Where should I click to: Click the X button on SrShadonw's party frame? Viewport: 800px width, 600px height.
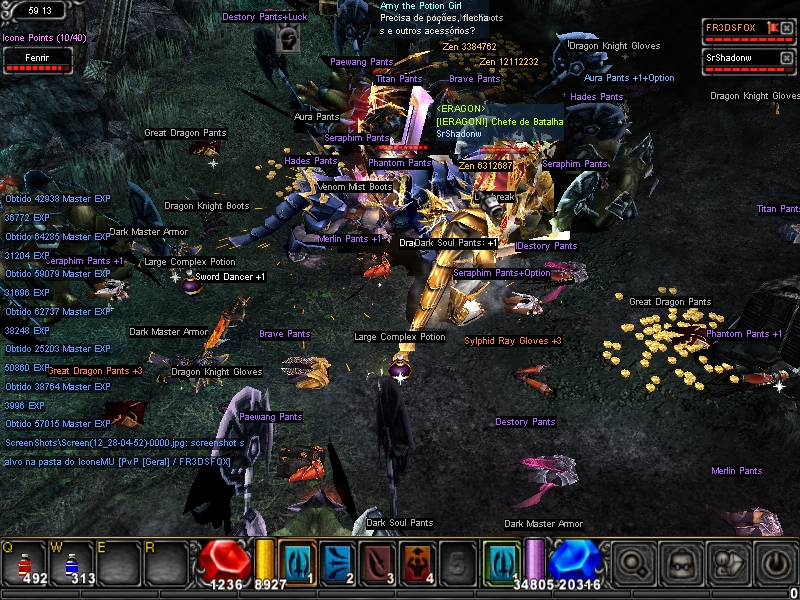coord(786,58)
